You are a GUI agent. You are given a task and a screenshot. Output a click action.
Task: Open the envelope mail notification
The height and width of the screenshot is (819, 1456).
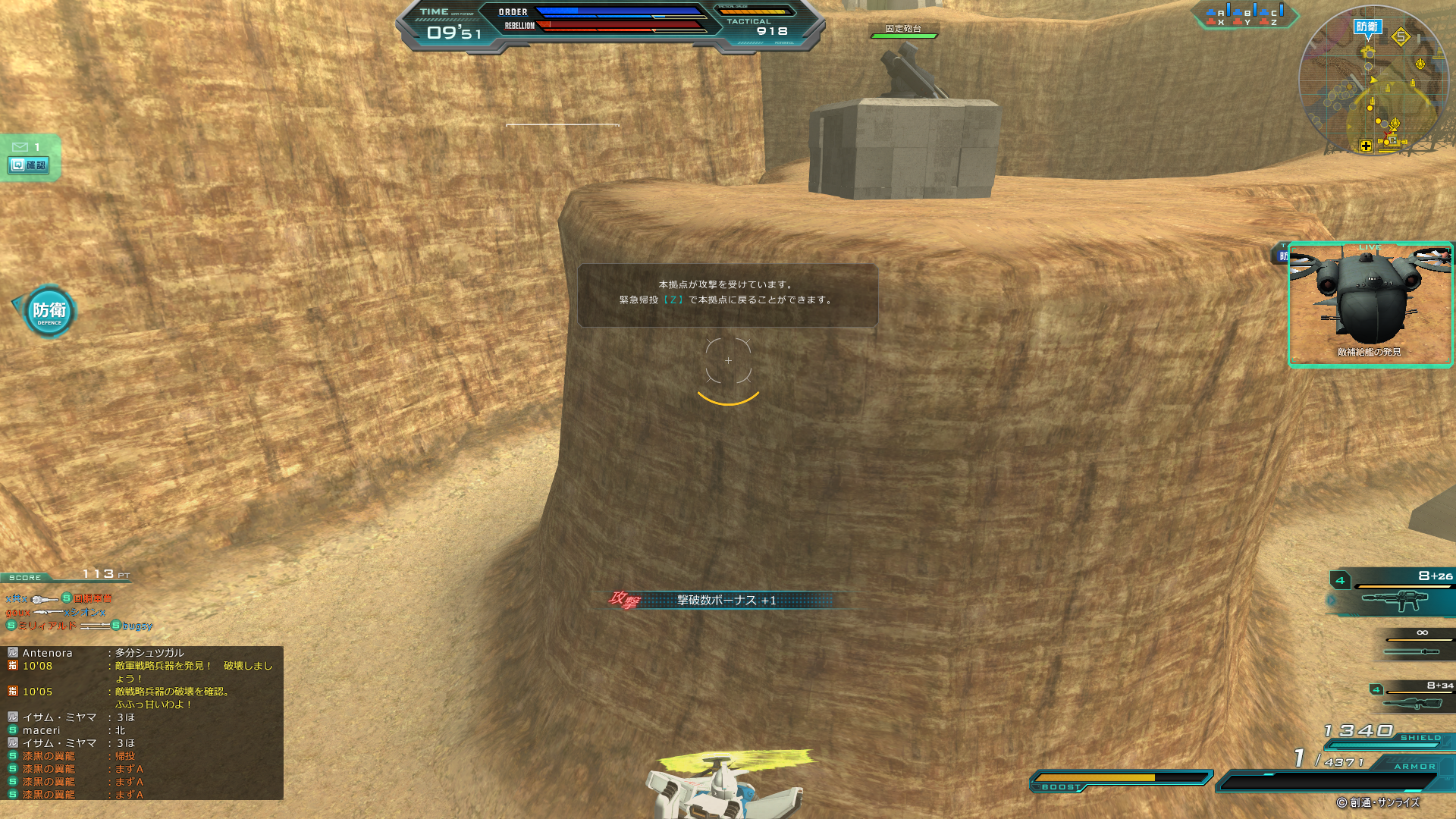[20, 146]
